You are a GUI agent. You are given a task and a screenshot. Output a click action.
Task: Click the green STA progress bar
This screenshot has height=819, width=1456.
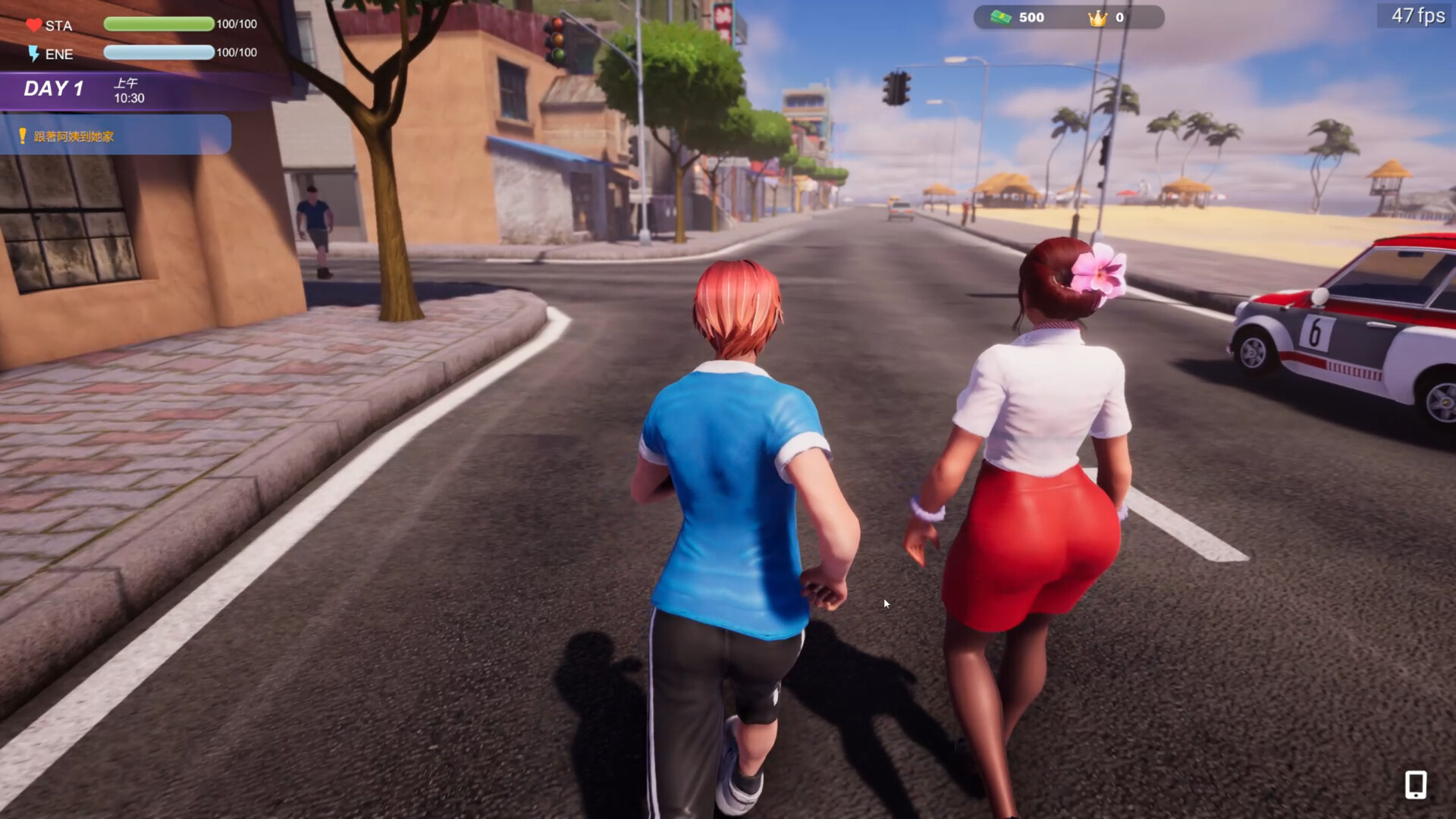158,24
